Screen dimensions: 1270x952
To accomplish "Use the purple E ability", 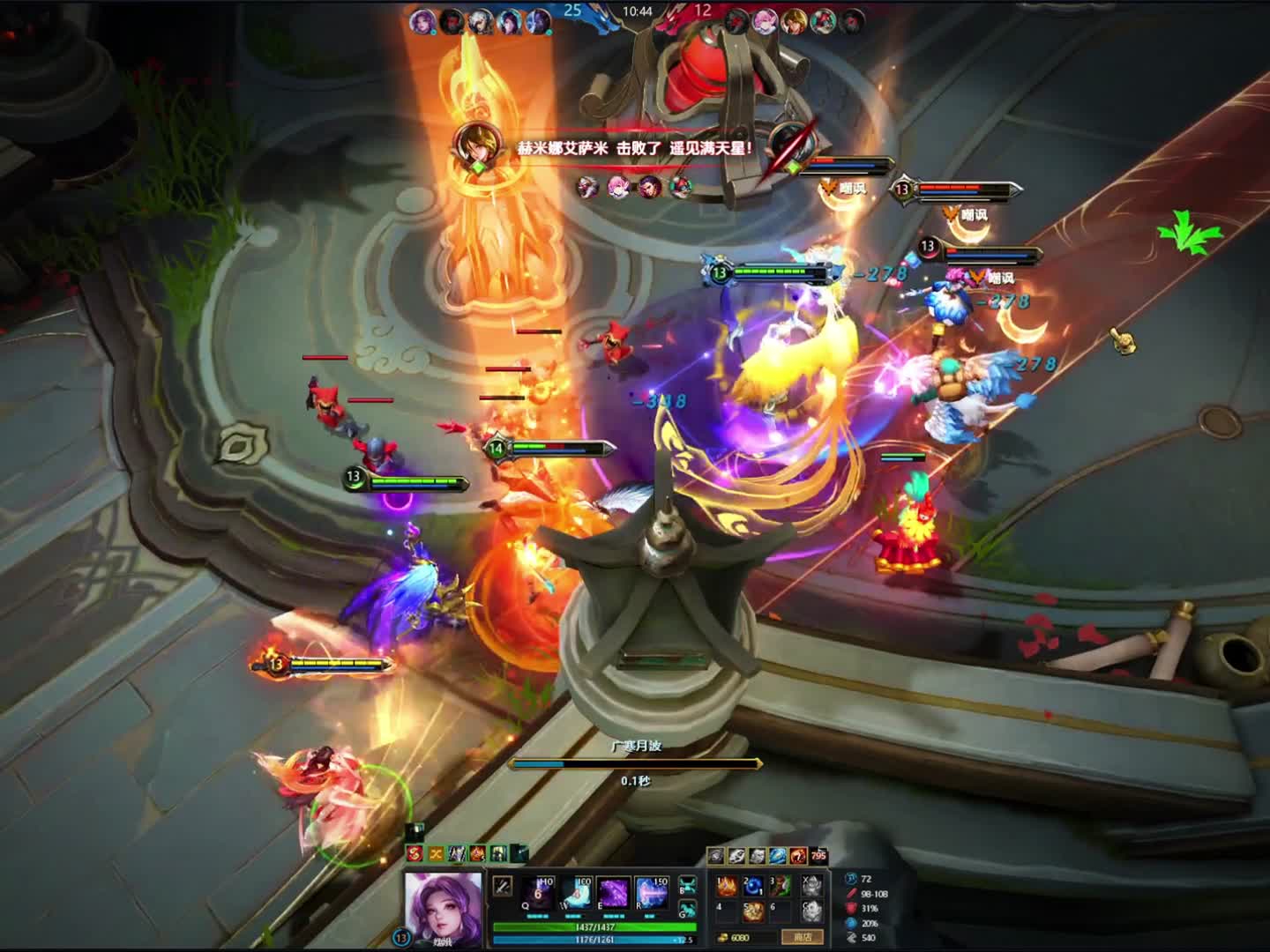I will (614, 893).
